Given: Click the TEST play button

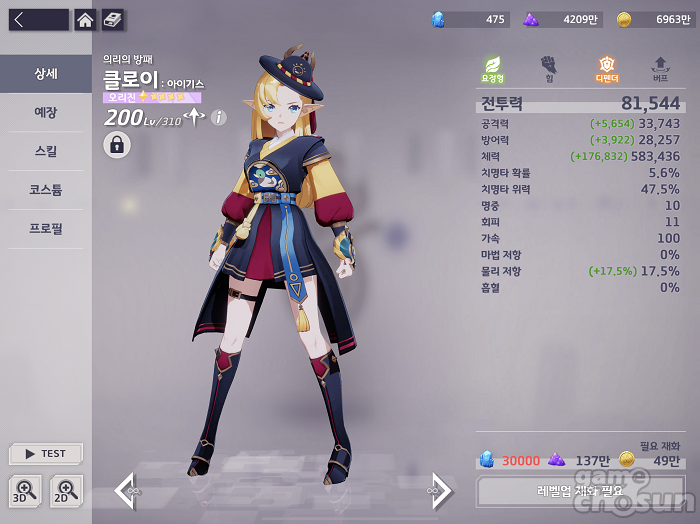Looking at the screenshot, I should pos(46,454).
